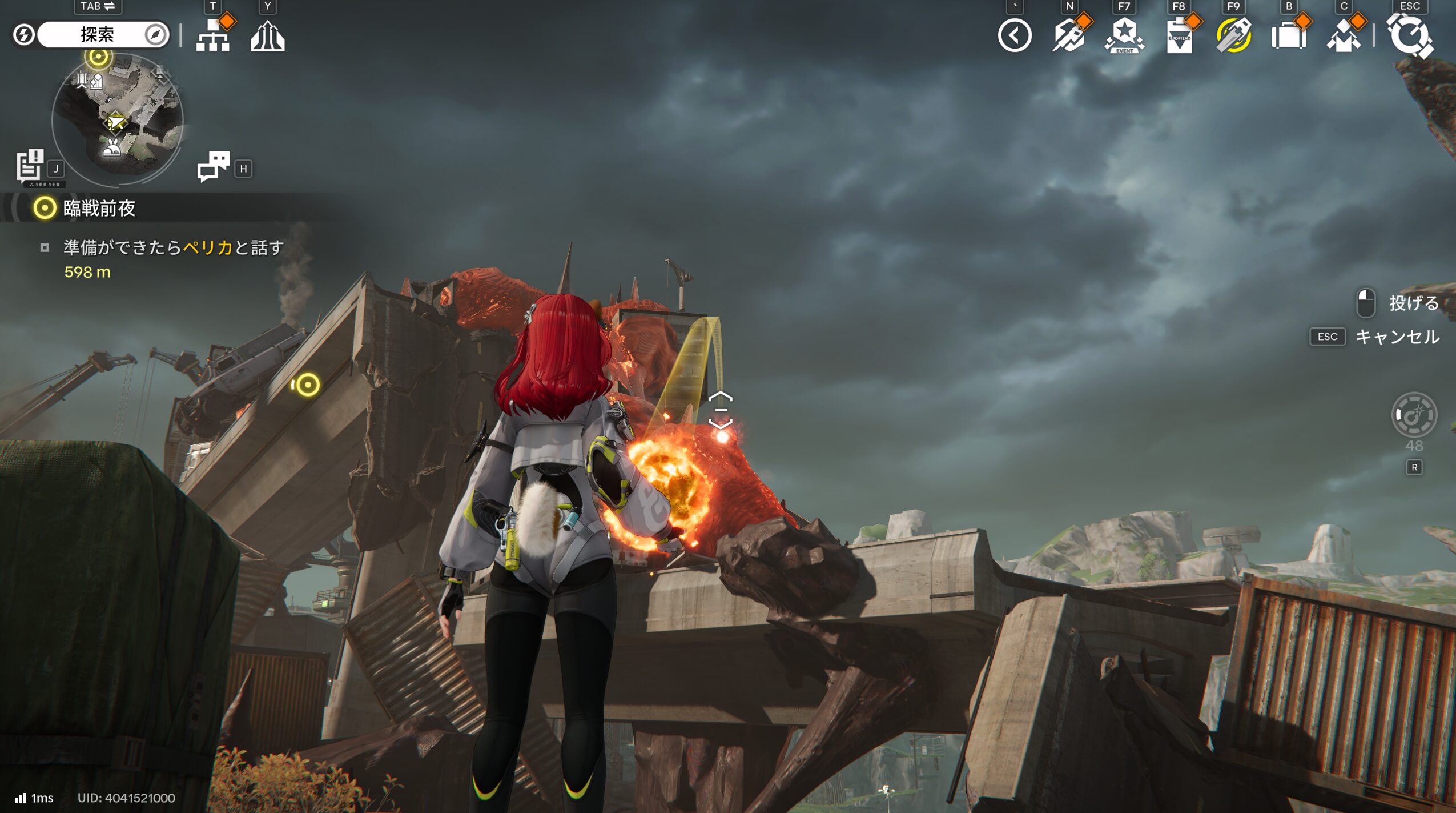
Task: Open the mission log icon with exclamation mark
Action: click(x=30, y=166)
